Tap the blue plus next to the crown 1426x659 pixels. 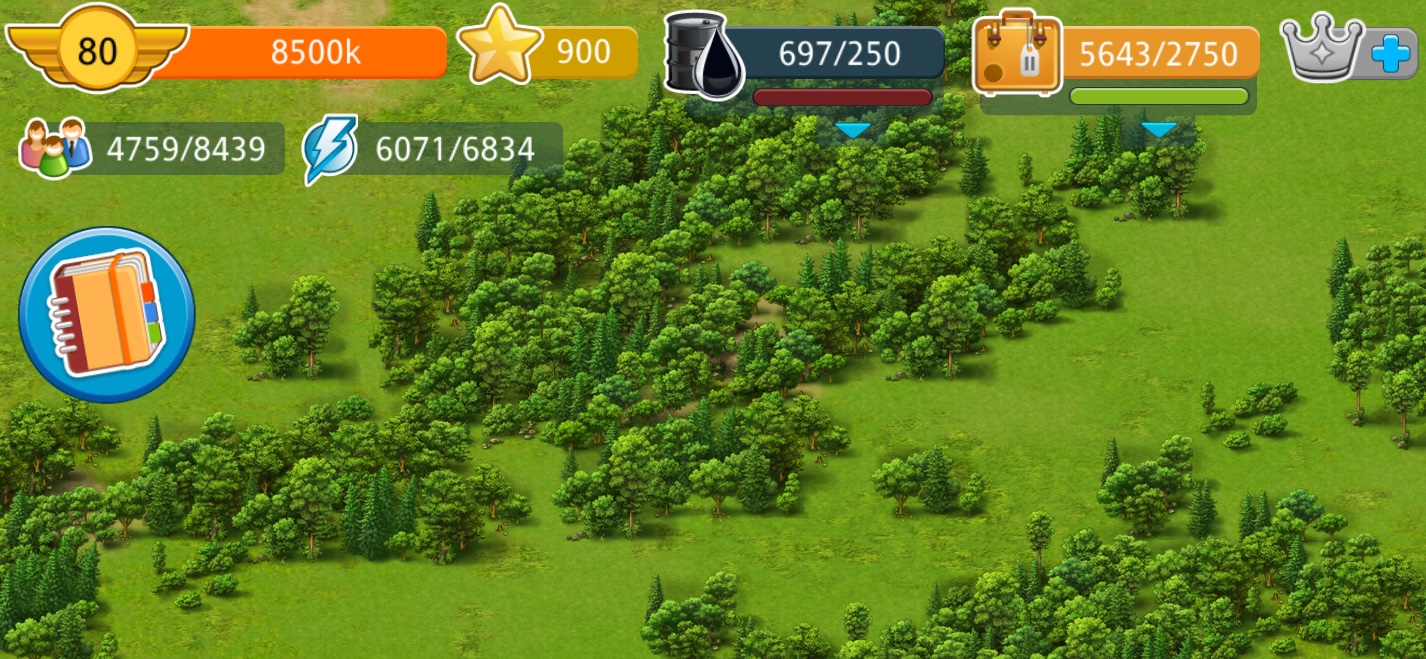[x=1390, y=53]
